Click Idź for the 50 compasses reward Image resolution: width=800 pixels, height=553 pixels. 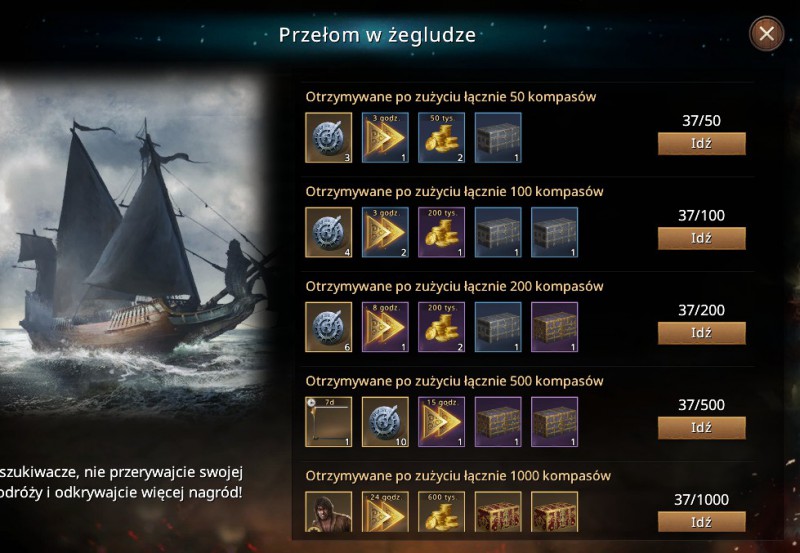click(x=701, y=143)
